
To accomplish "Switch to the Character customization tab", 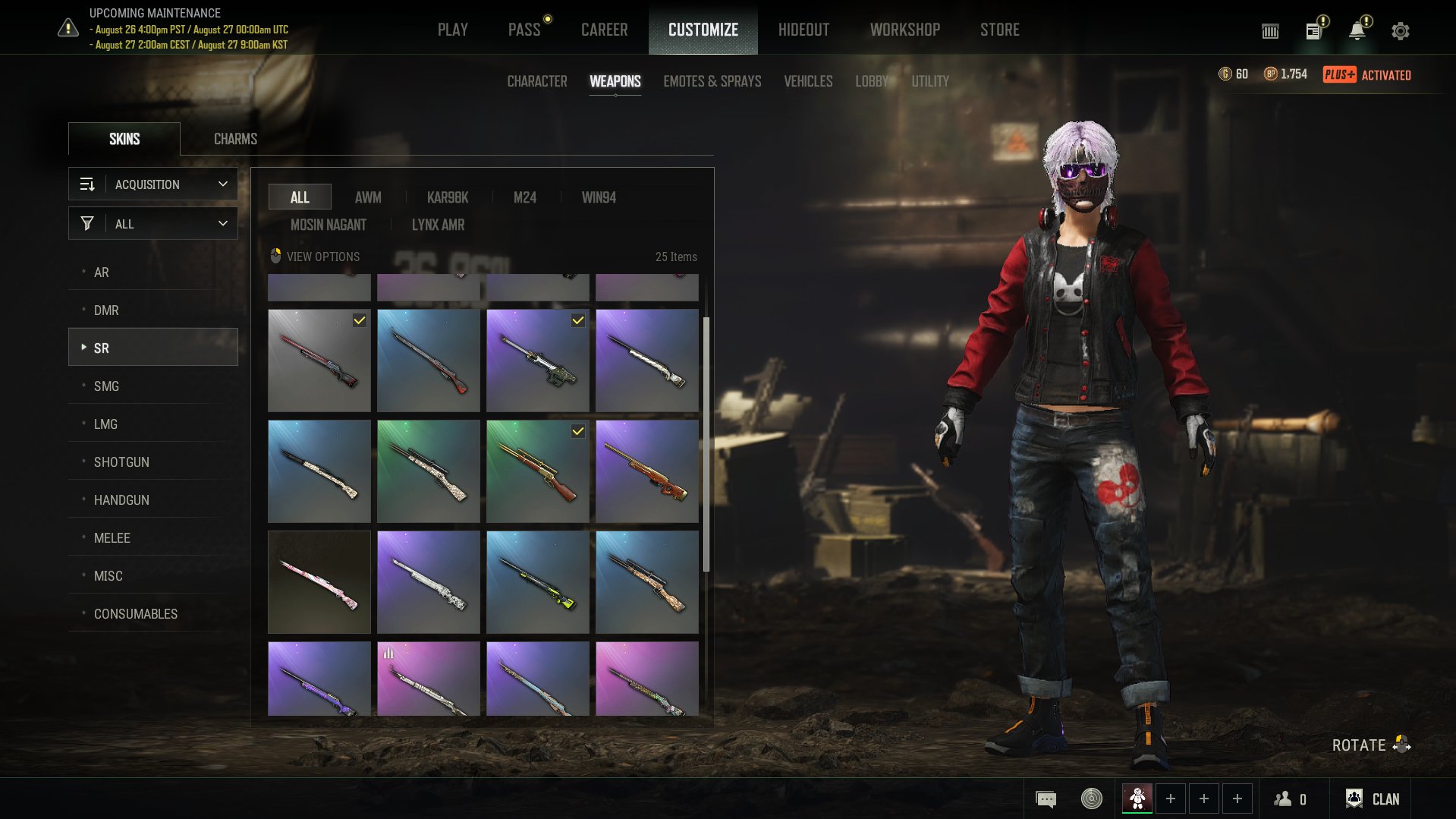I will pyautogui.click(x=536, y=81).
